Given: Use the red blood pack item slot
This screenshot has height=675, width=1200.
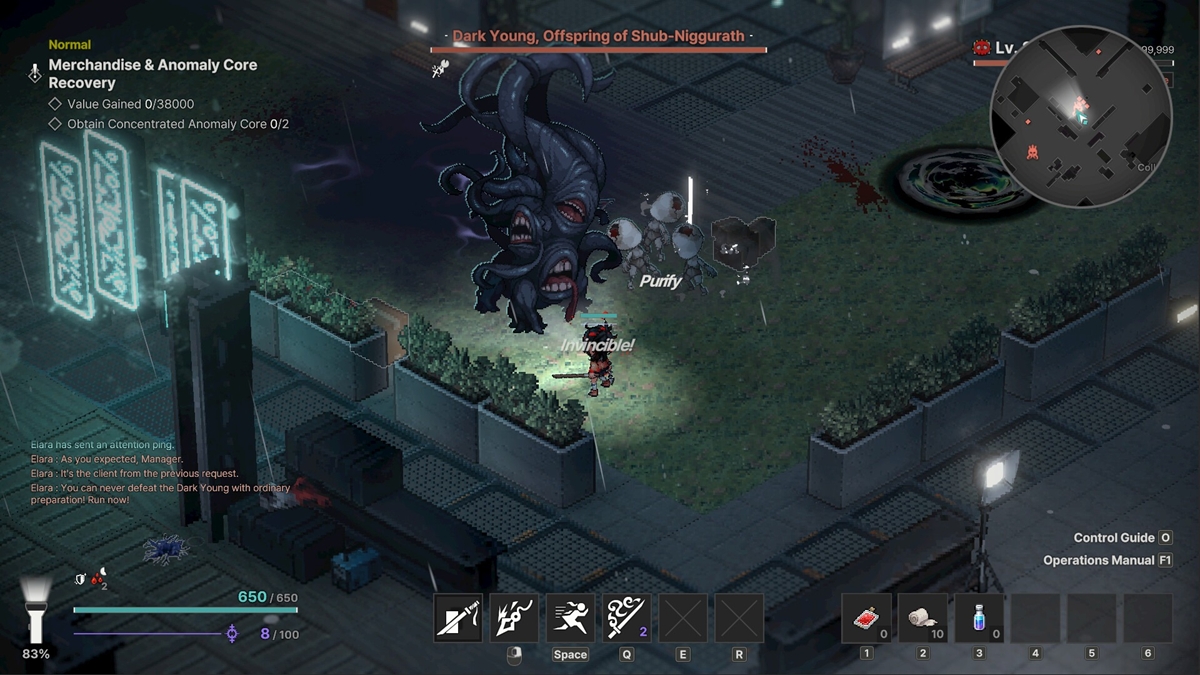Looking at the screenshot, I should click(x=866, y=618).
